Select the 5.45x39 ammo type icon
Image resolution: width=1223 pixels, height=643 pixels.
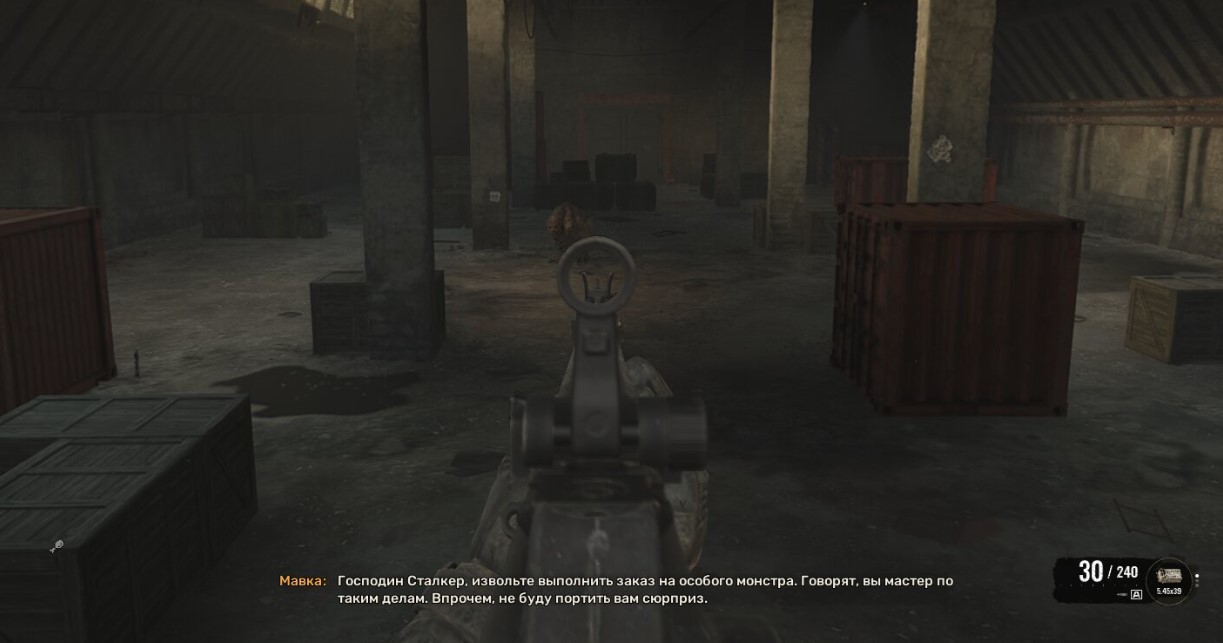coord(1167,577)
